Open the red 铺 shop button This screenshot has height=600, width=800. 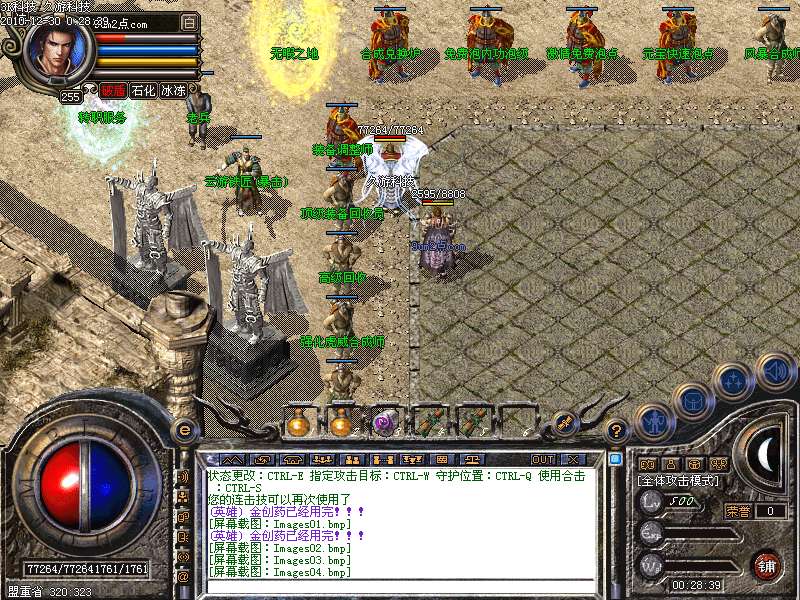coord(767,565)
